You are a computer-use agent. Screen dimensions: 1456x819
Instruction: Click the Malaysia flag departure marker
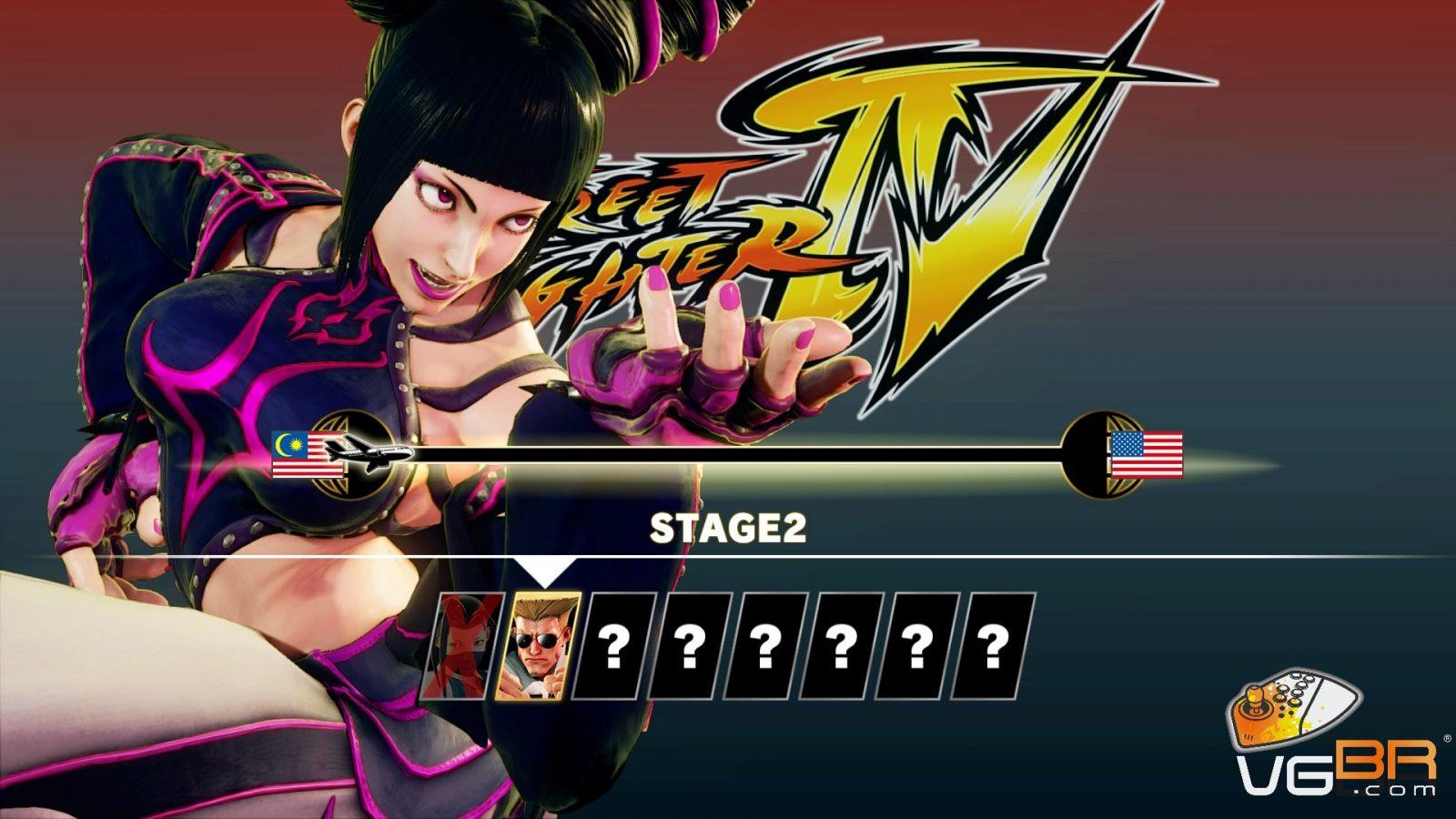click(306, 454)
